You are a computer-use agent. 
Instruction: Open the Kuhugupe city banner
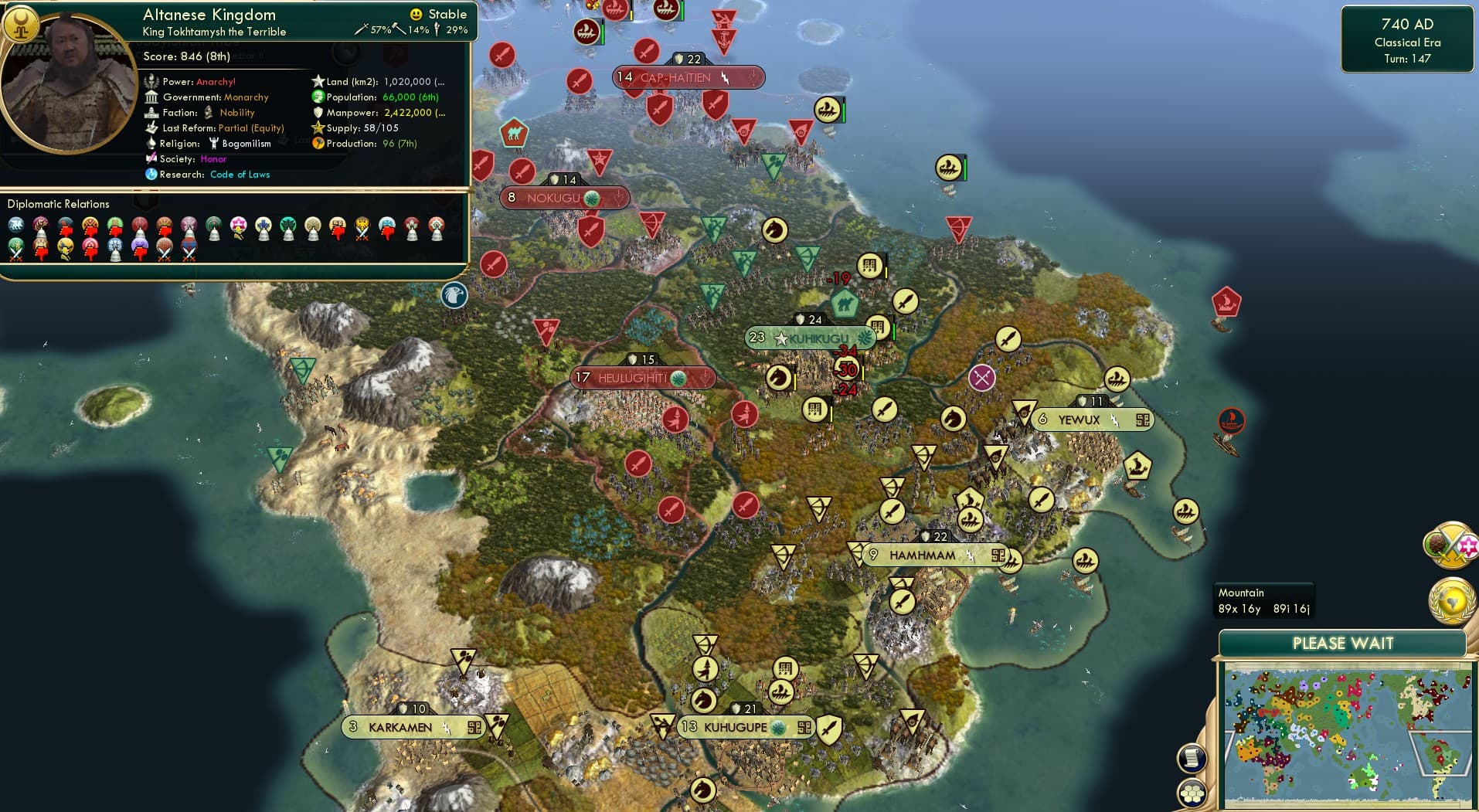(x=743, y=726)
